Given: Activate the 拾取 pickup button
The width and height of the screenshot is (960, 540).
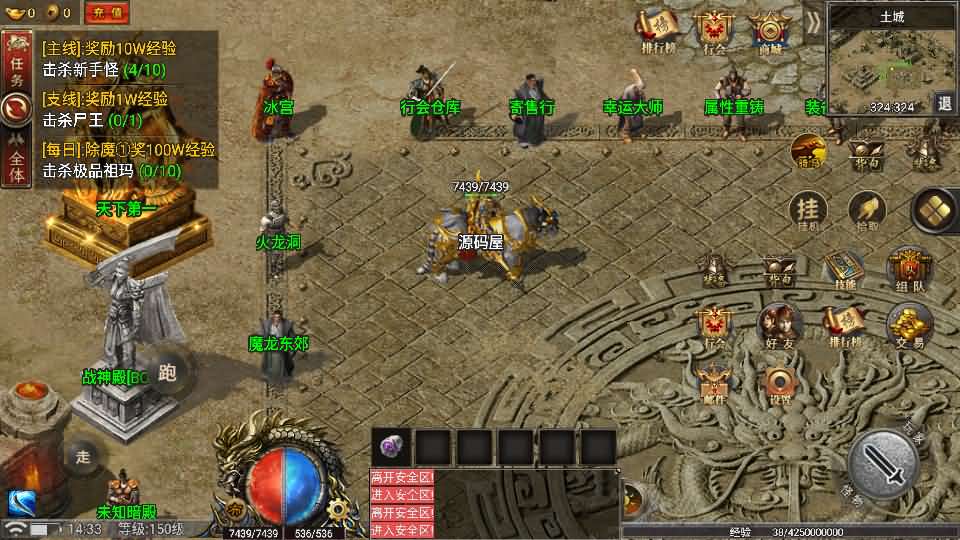Looking at the screenshot, I should pyautogui.click(x=866, y=212).
